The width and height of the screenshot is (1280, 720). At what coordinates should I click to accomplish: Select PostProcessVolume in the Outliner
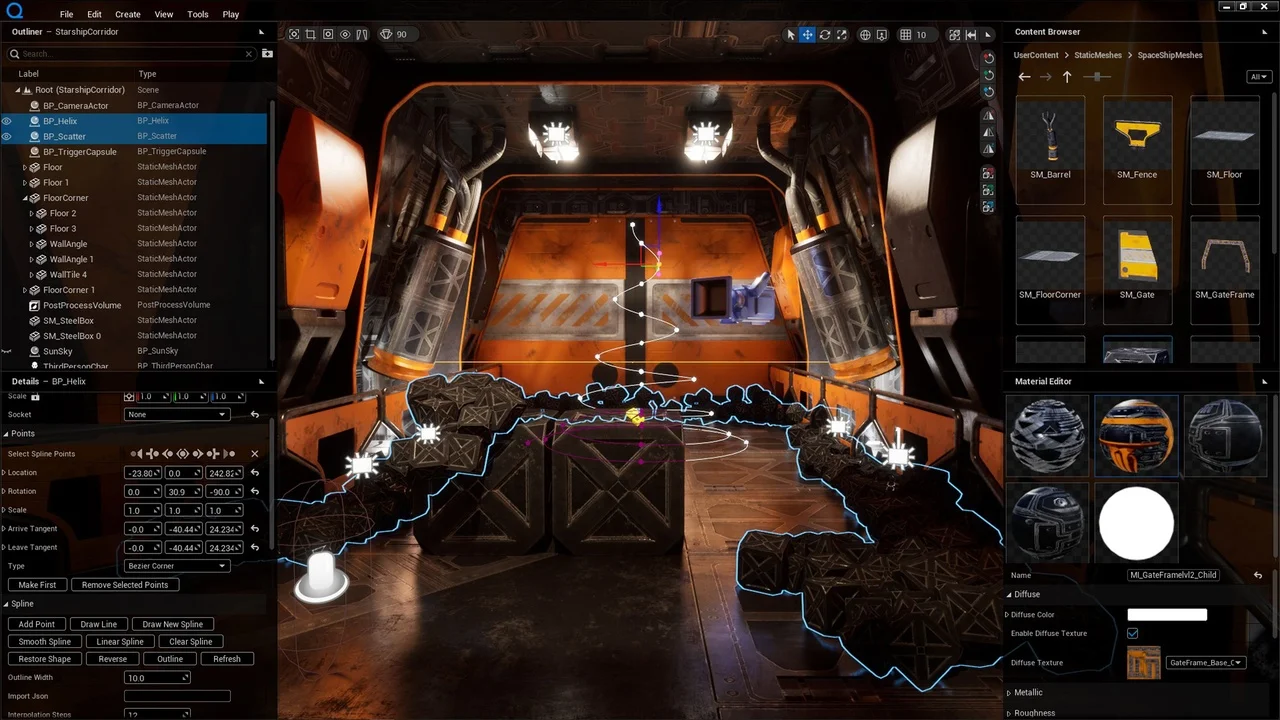[82, 305]
